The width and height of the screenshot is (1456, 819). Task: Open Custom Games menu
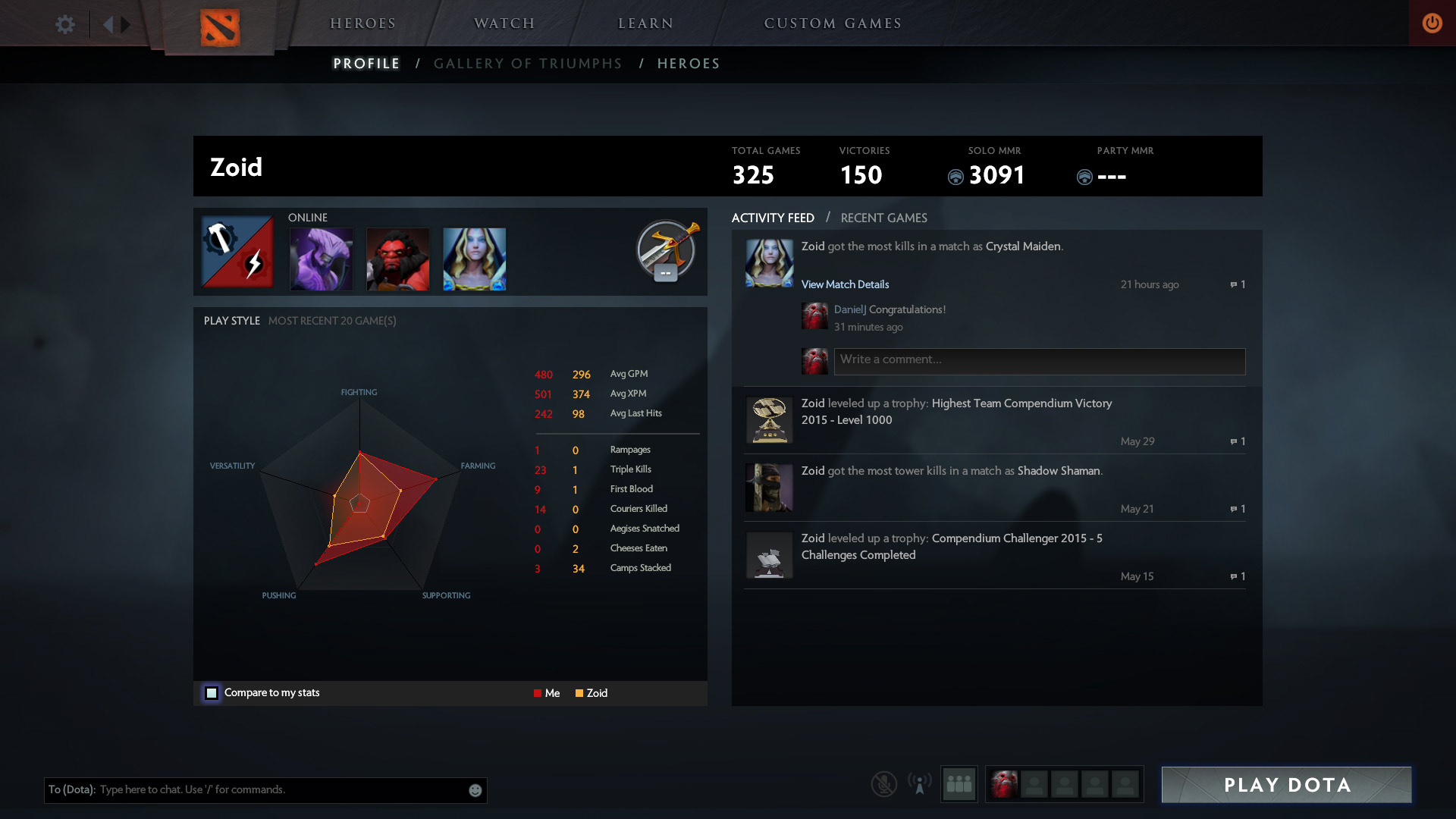[x=833, y=24]
